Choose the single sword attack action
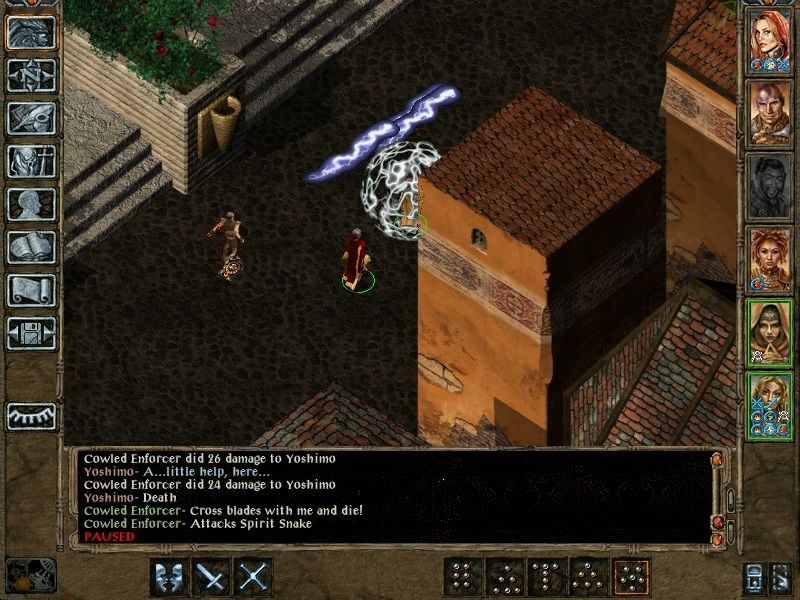 210,577
